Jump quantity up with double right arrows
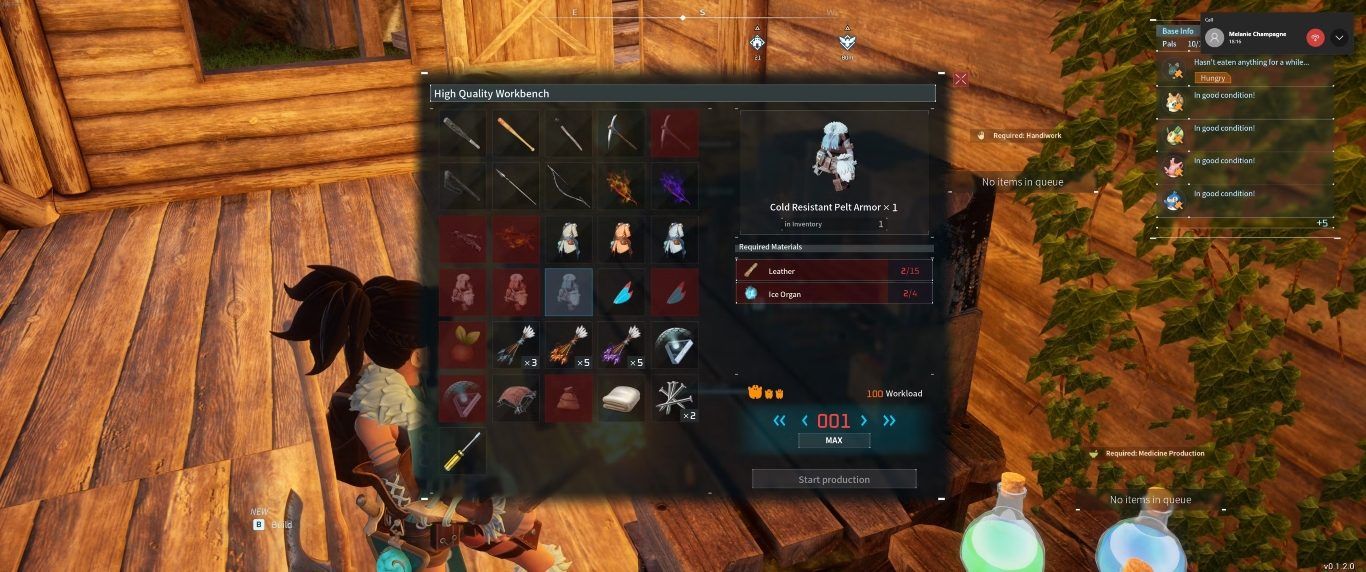Screen dimensions: 1366x572 pos(888,421)
